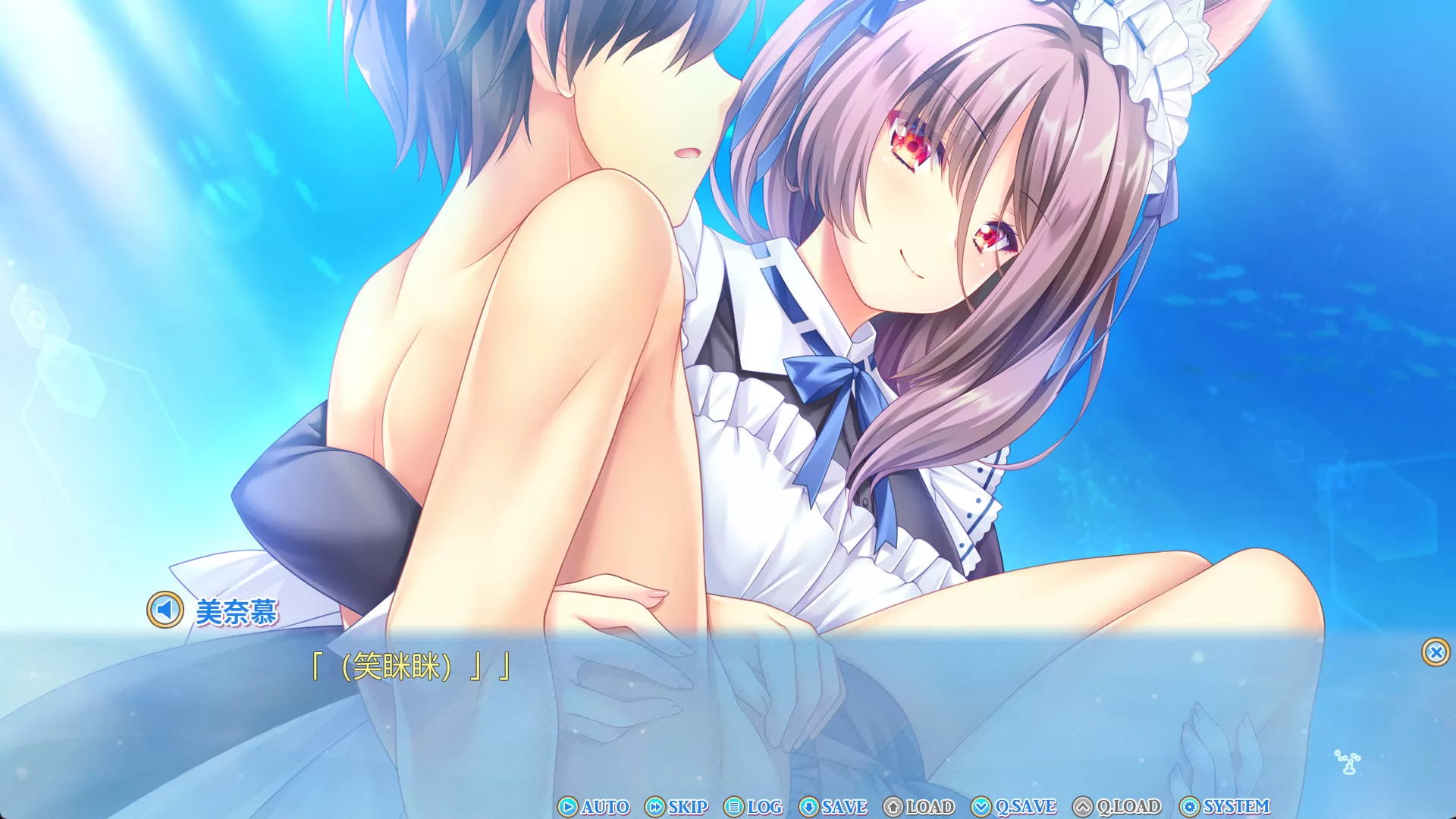Open the dialogue LOG
The height and width of the screenshot is (819, 1456).
pyautogui.click(x=754, y=806)
